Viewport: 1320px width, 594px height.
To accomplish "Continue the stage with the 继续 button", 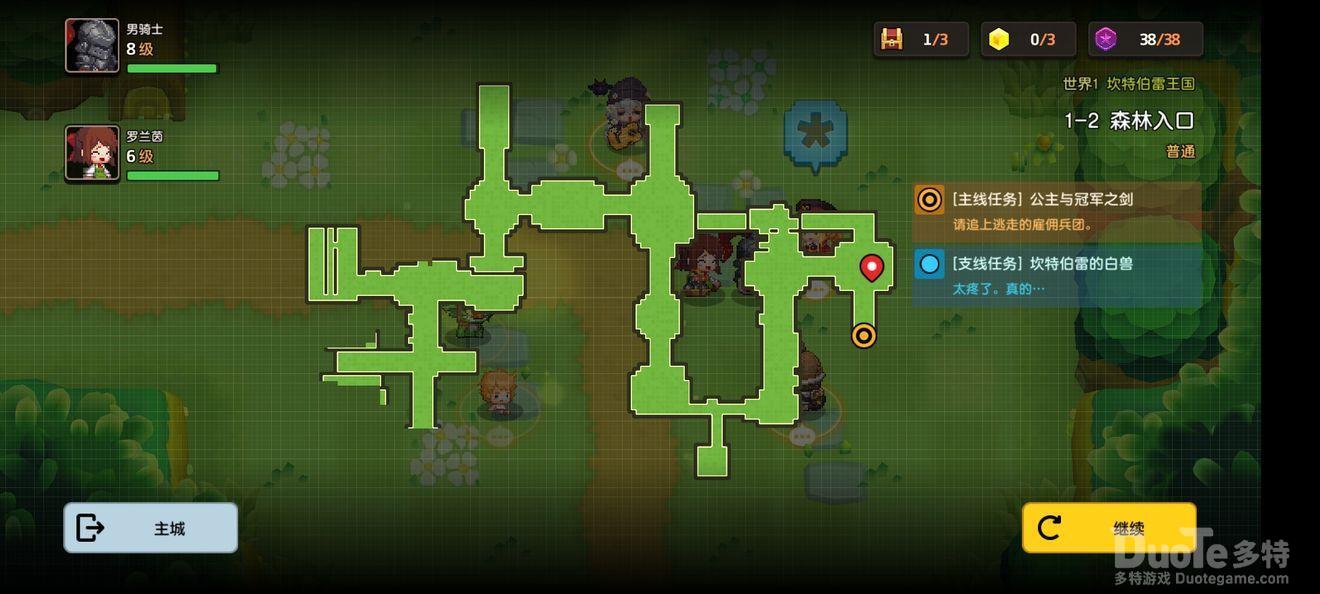I will click(1108, 528).
